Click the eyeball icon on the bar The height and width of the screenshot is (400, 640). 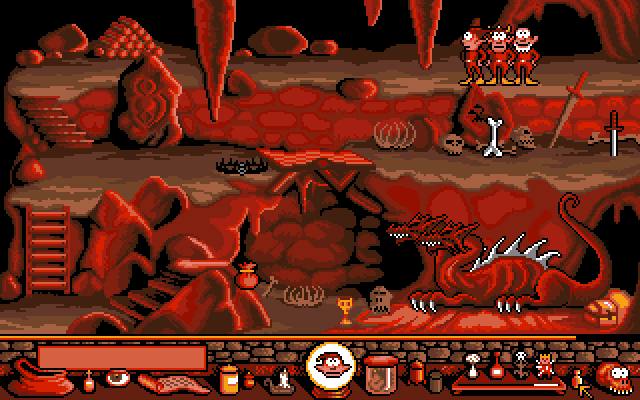click(x=117, y=379)
